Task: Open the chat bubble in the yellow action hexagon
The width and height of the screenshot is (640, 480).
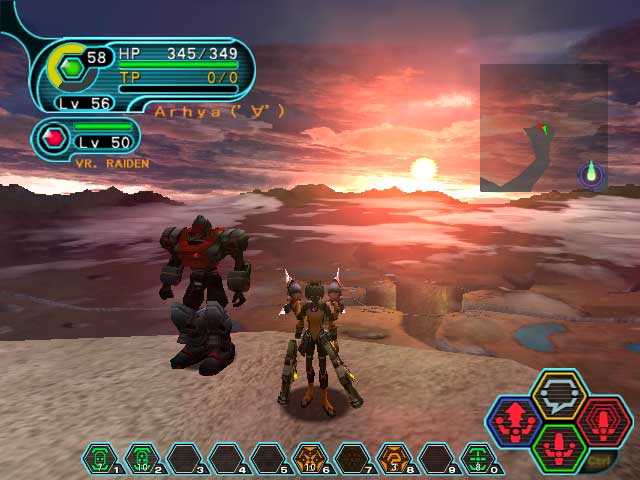Action: [558, 393]
